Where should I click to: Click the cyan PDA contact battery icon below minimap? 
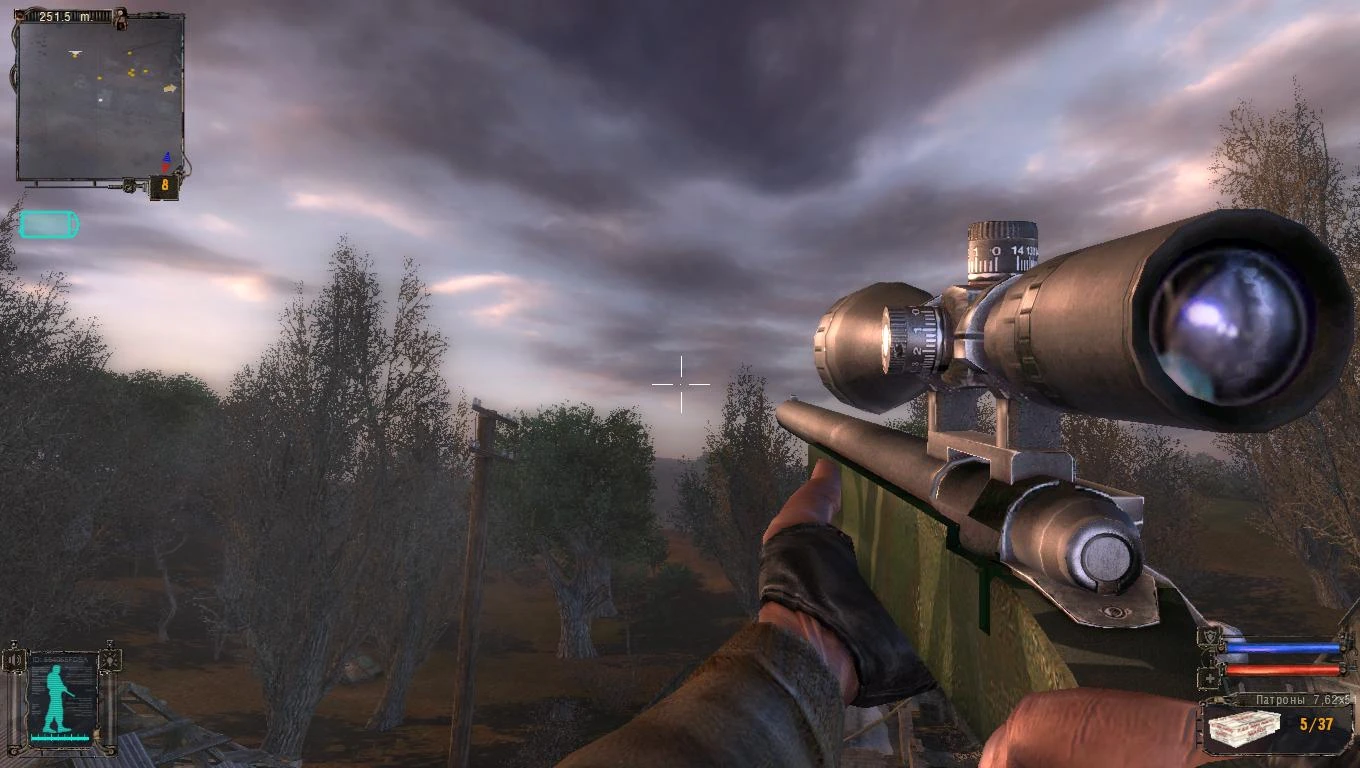48,224
